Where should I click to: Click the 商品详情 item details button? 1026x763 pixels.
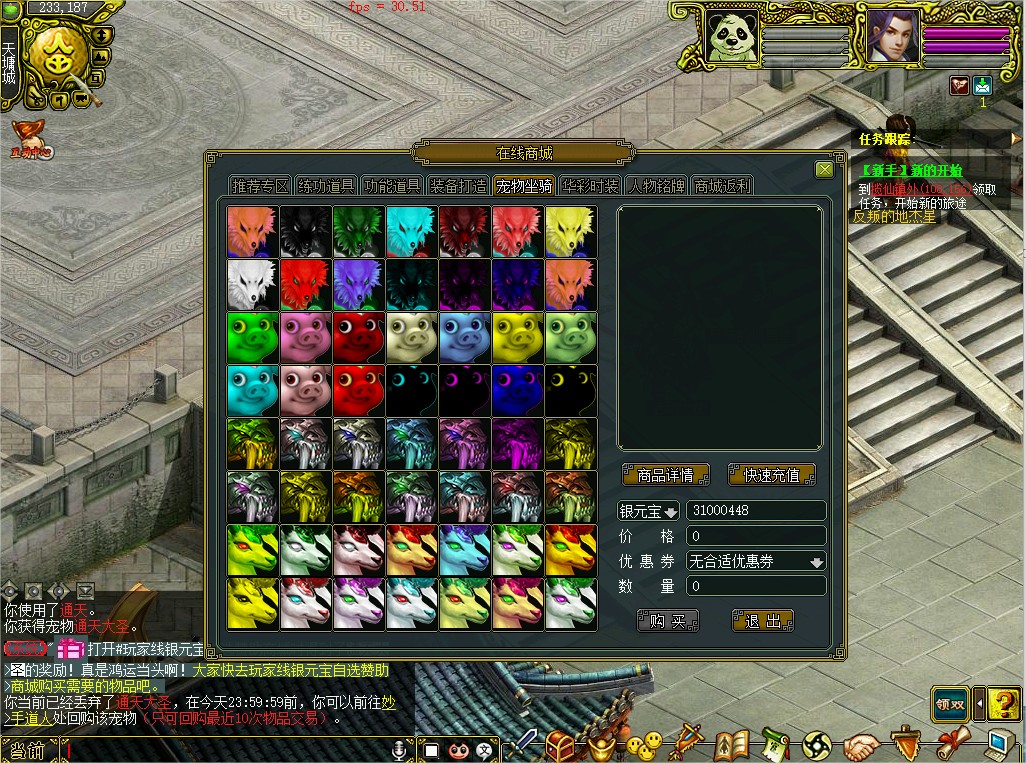pyautogui.click(x=665, y=475)
